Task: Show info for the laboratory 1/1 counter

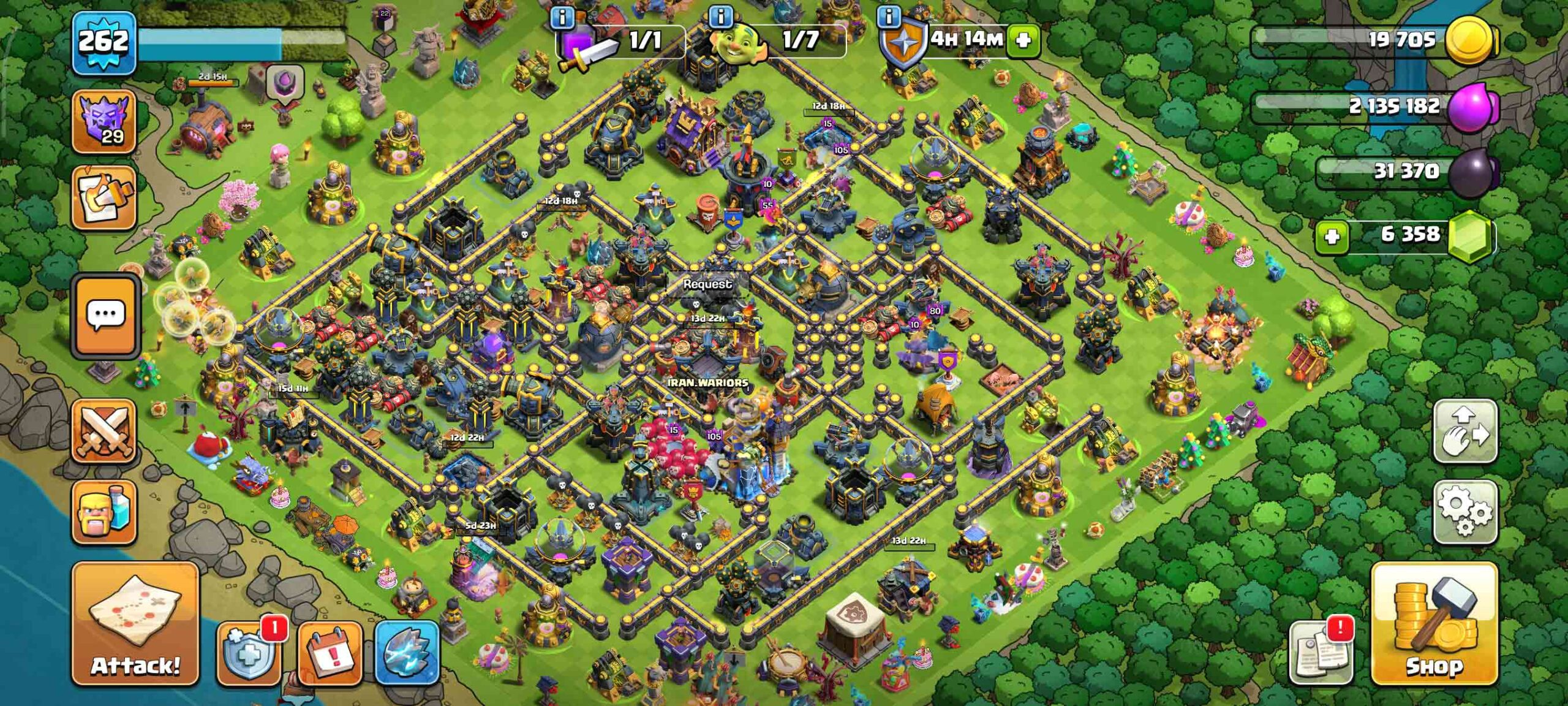Action: point(562,17)
